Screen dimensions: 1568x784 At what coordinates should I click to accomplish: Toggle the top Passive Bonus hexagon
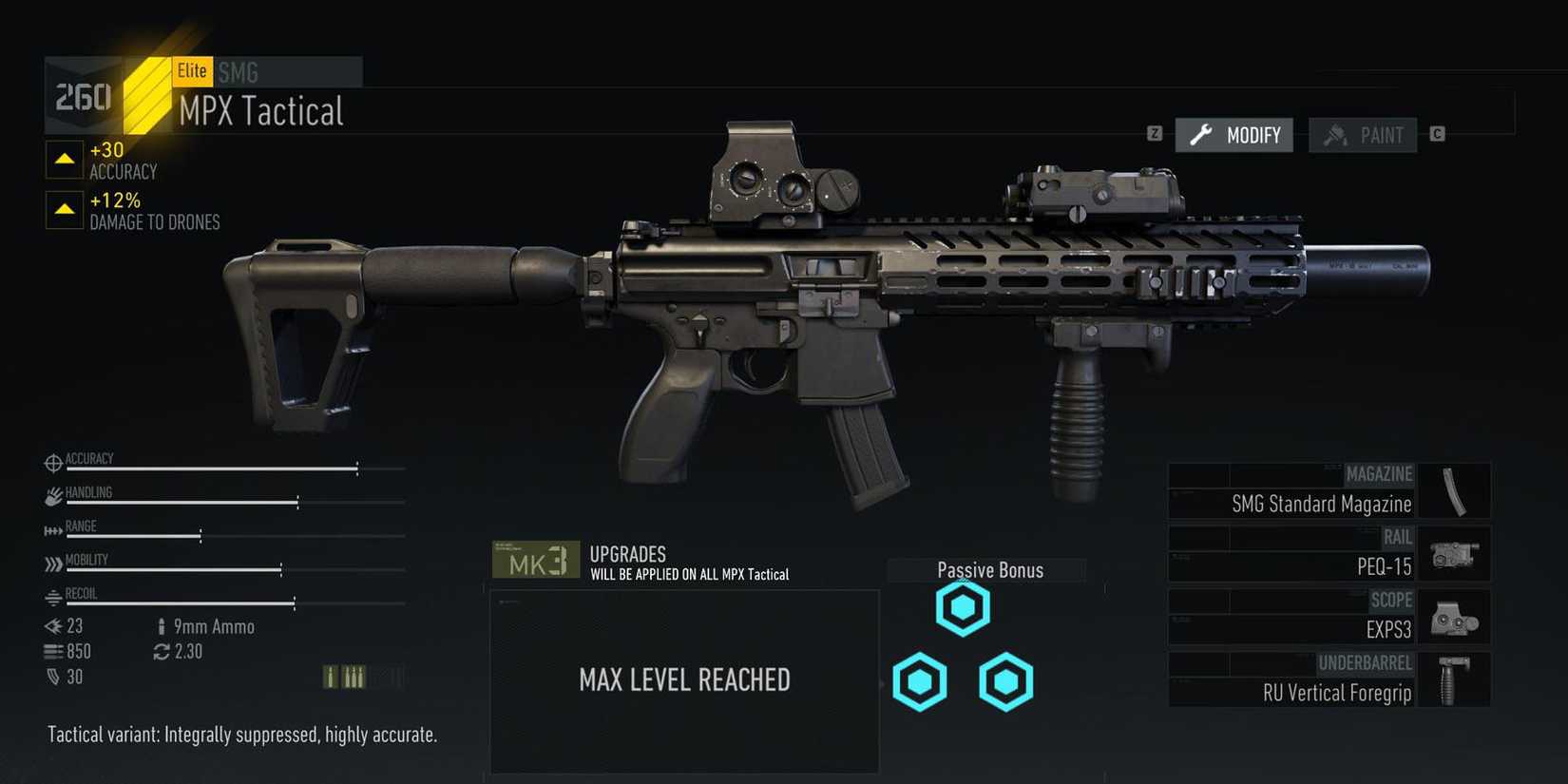point(963,605)
